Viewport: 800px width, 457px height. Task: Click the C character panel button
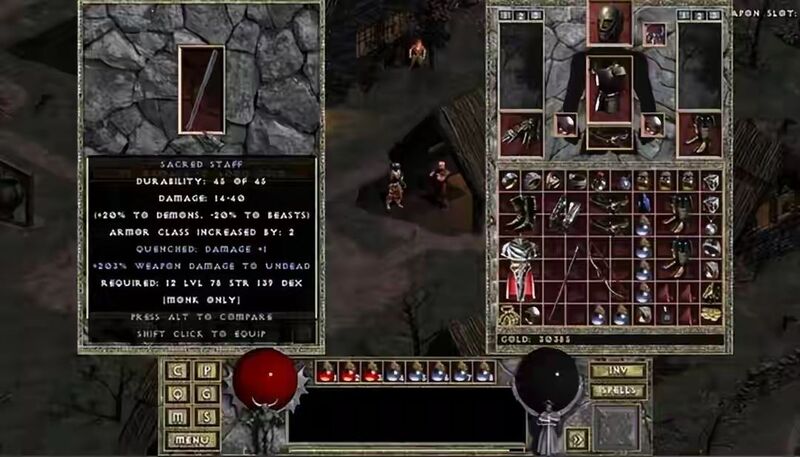pyautogui.click(x=178, y=370)
